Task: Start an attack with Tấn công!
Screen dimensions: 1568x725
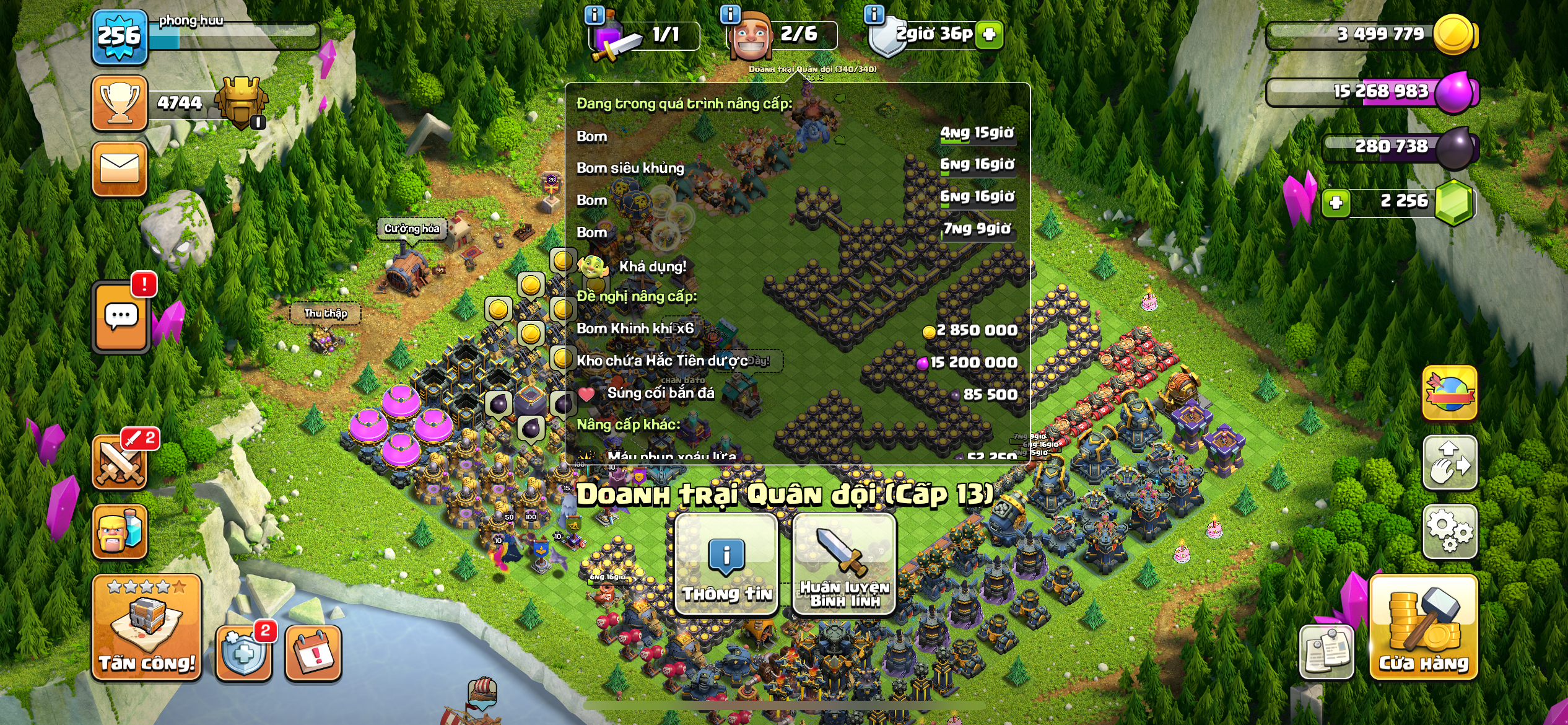Action: click(x=147, y=628)
